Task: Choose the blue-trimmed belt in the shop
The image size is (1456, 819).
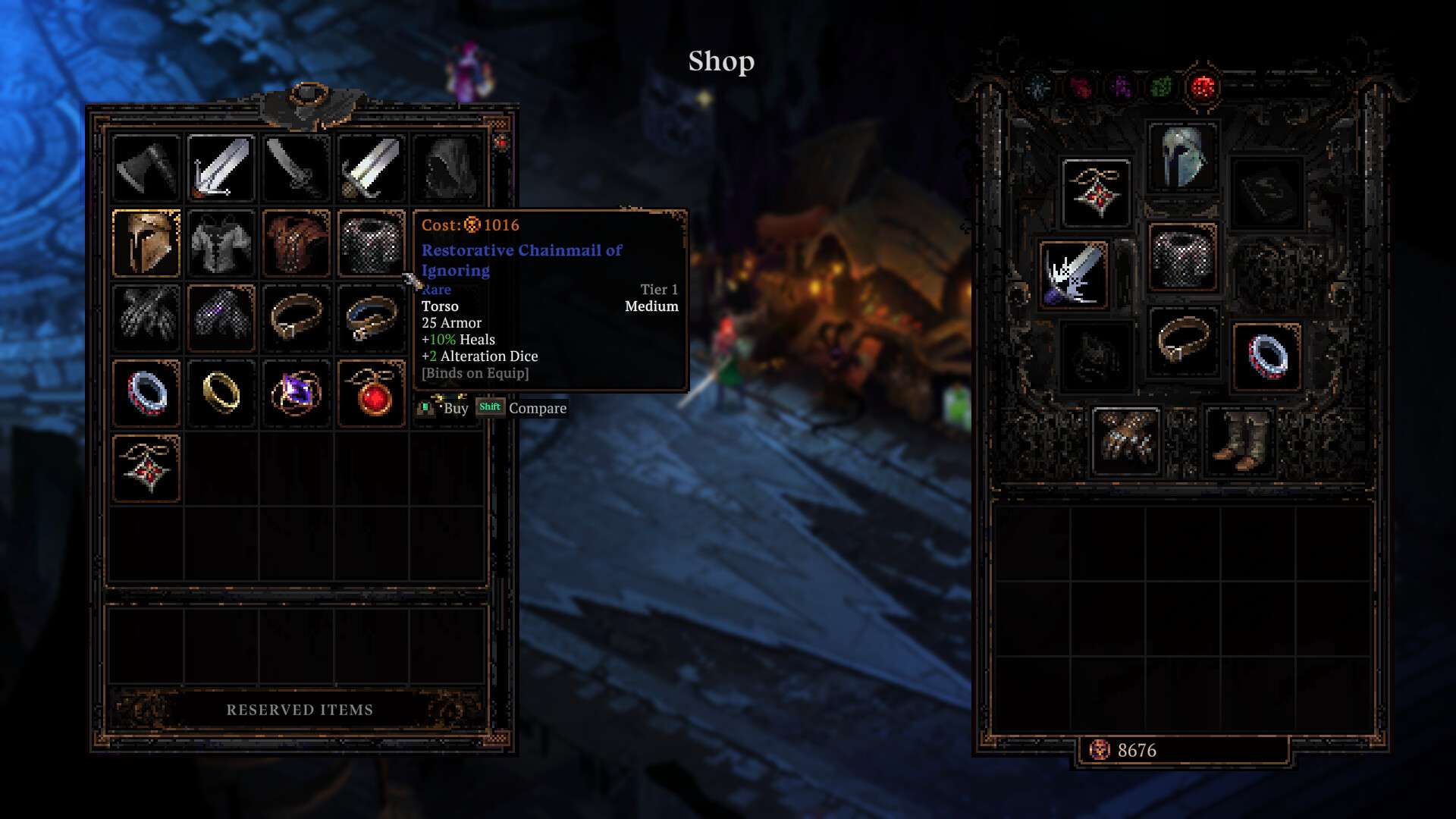Action: pyautogui.click(x=371, y=318)
